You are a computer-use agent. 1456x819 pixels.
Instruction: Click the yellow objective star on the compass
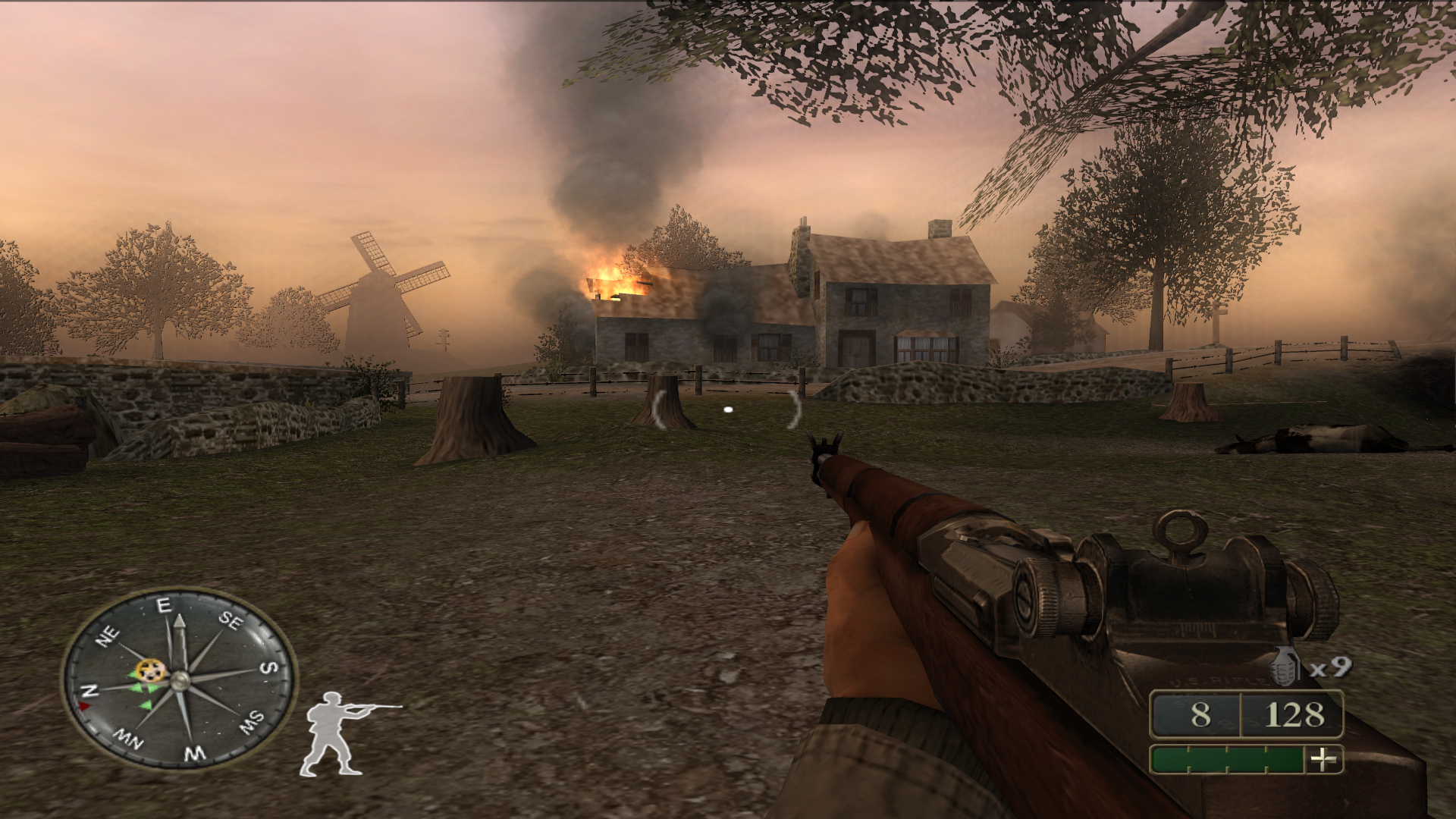(x=152, y=670)
